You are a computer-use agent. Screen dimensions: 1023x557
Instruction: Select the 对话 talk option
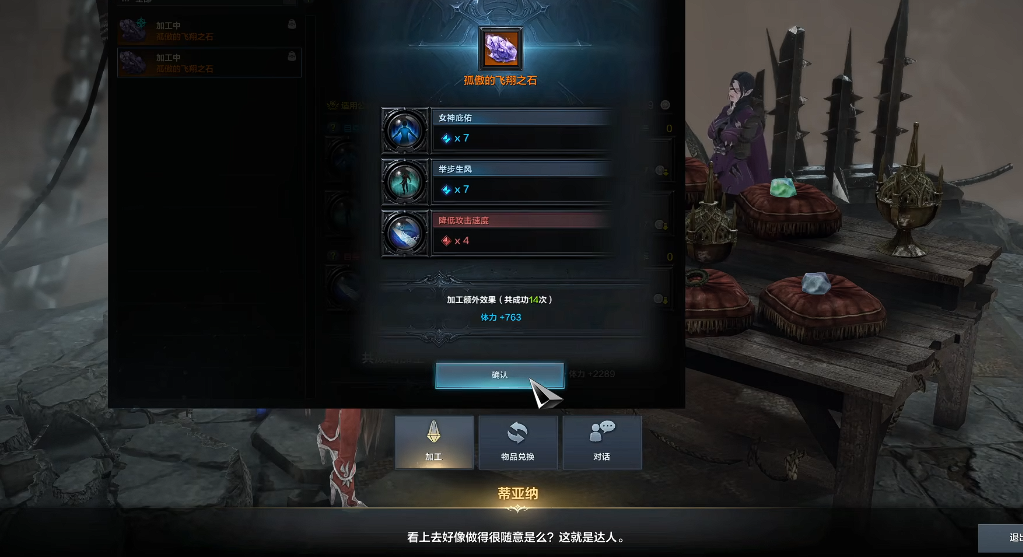pos(601,442)
